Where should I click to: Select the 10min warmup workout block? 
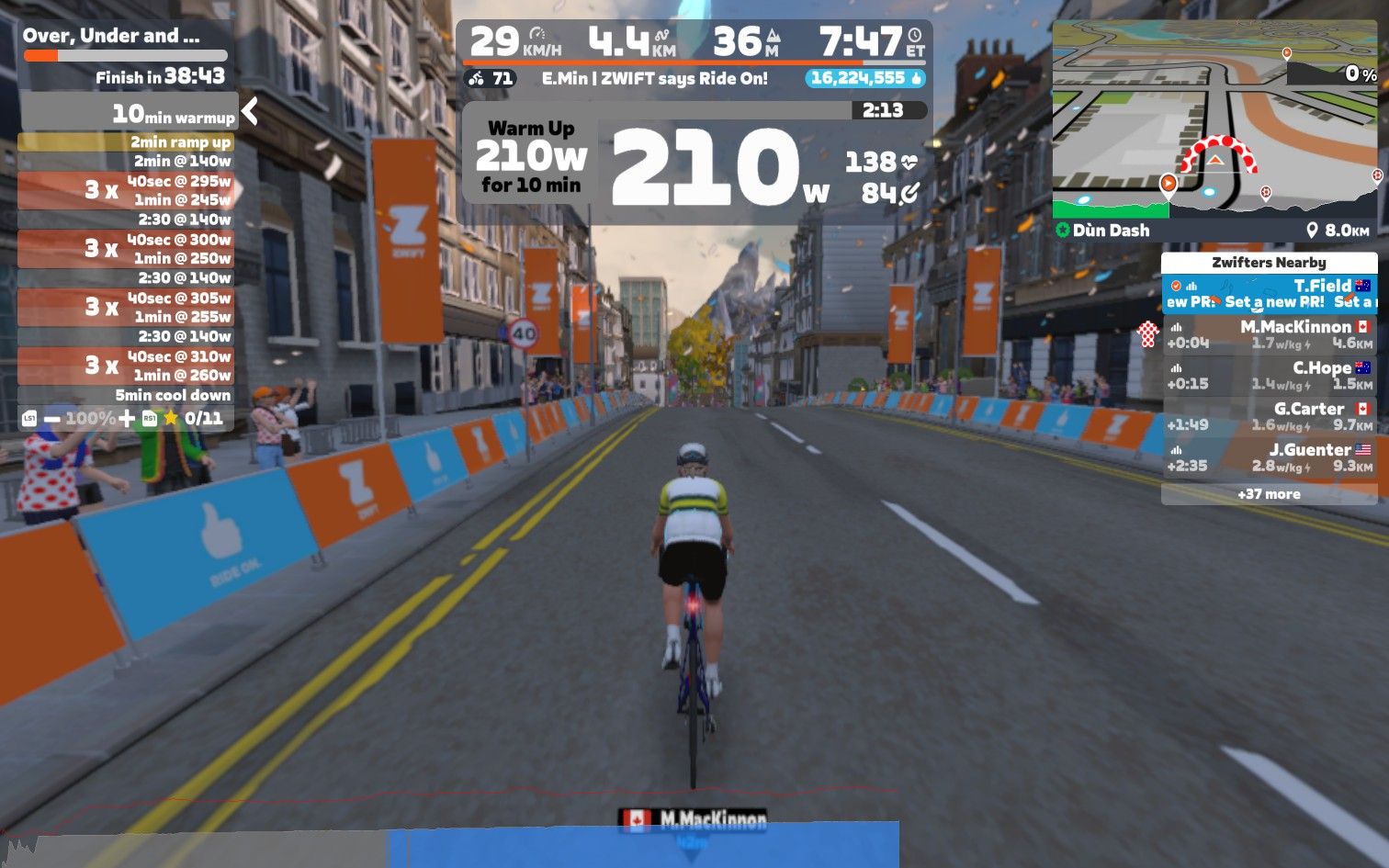129,114
